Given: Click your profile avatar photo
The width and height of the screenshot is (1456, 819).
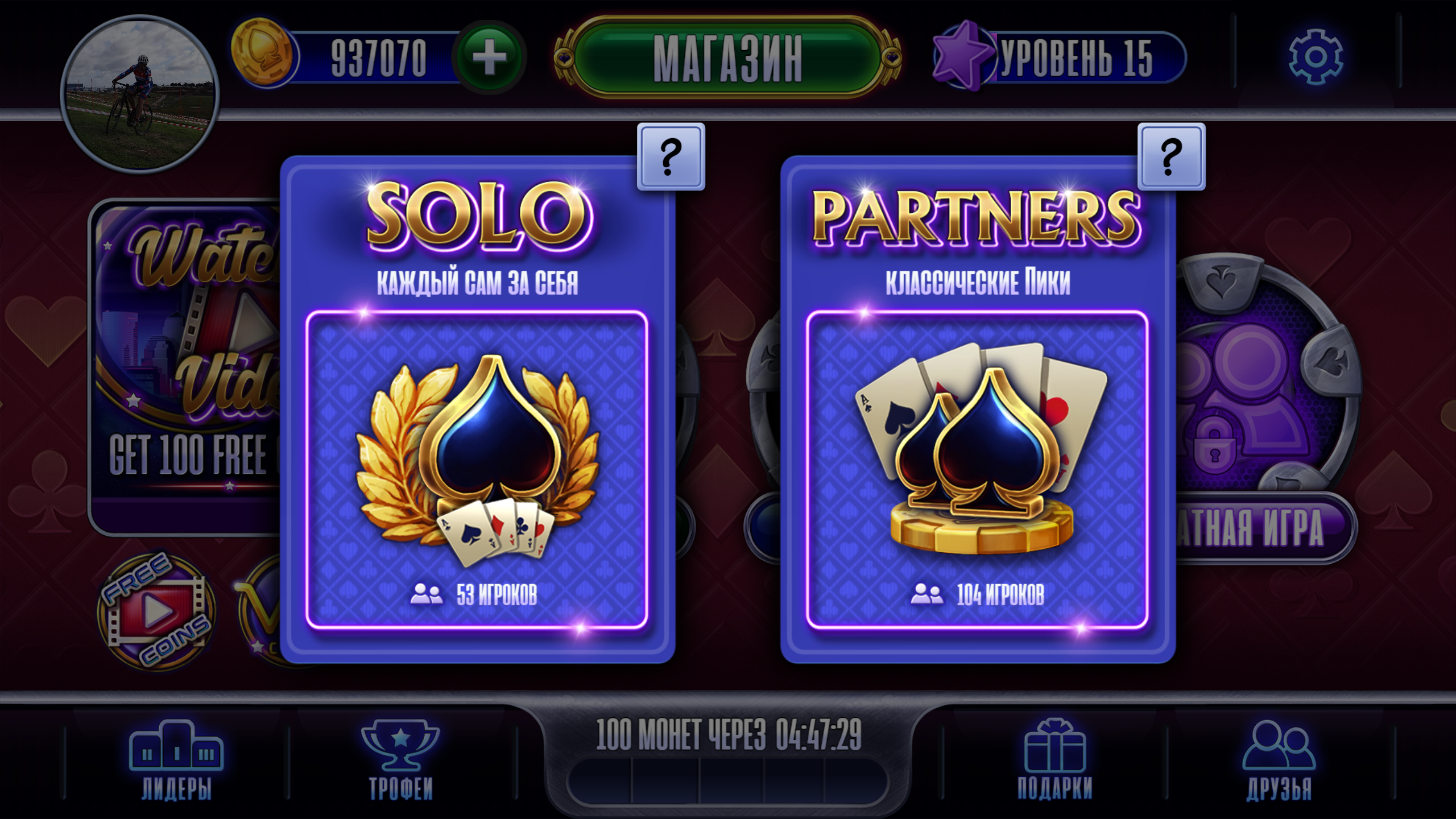Looking at the screenshot, I should click(140, 91).
